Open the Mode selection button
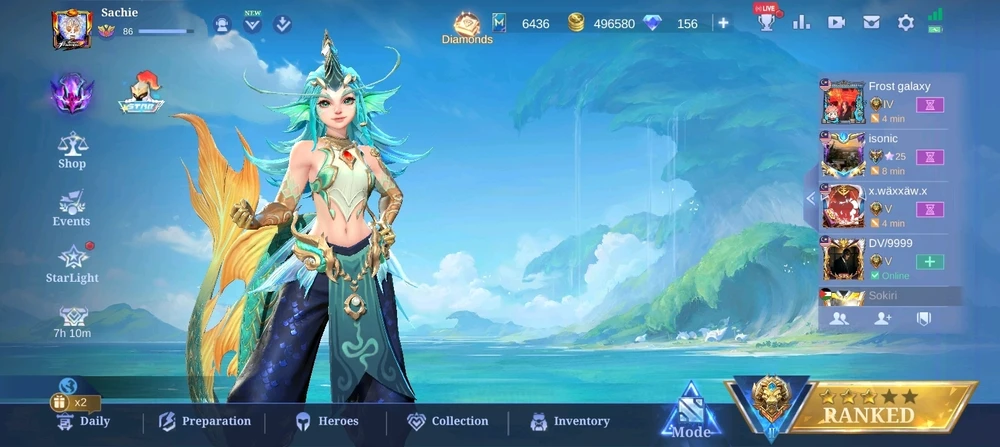The image size is (1000, 447). (690, 412)
